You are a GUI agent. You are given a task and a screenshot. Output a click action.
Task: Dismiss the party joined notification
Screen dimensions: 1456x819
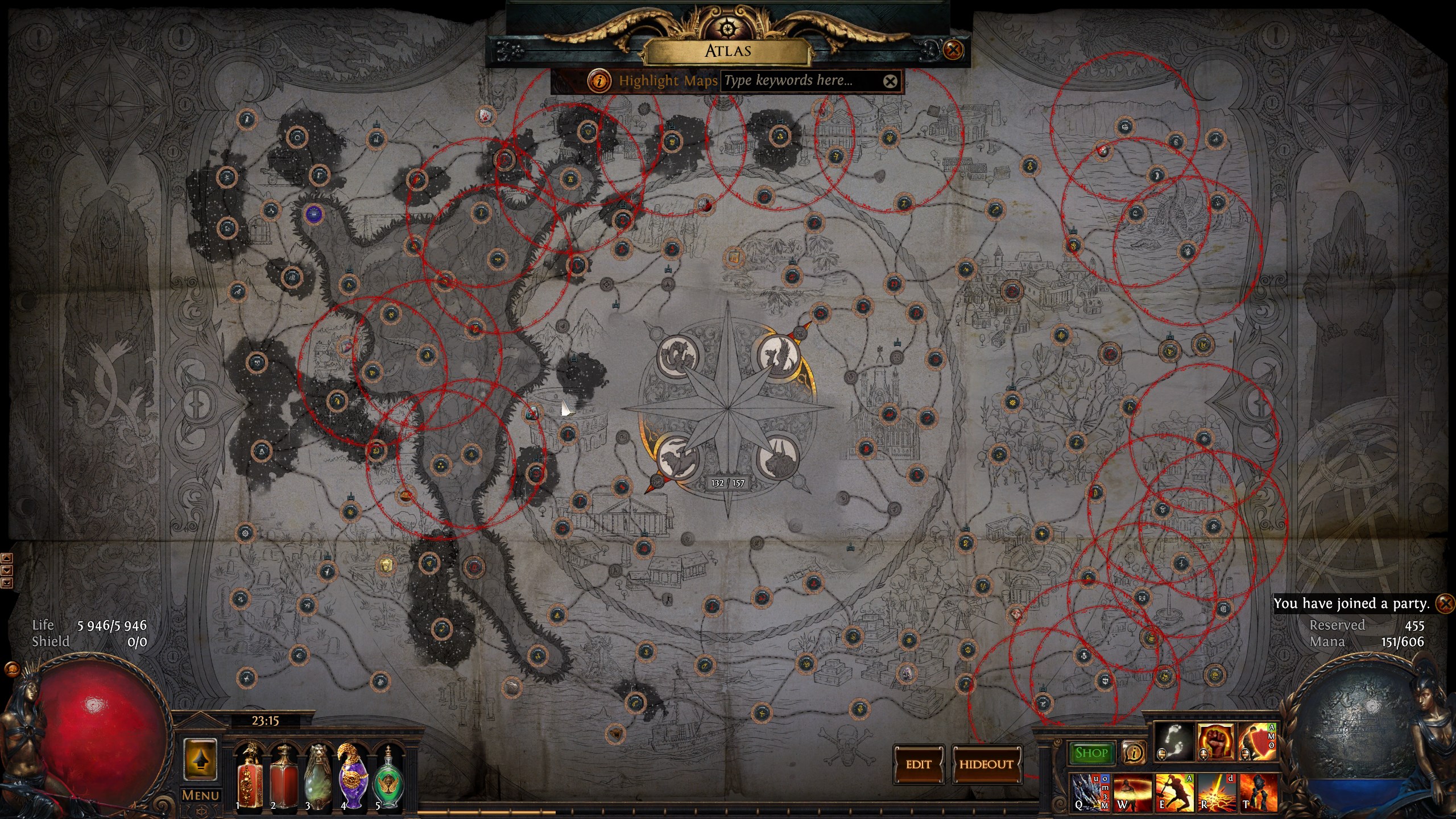[x=1445, y=603]
